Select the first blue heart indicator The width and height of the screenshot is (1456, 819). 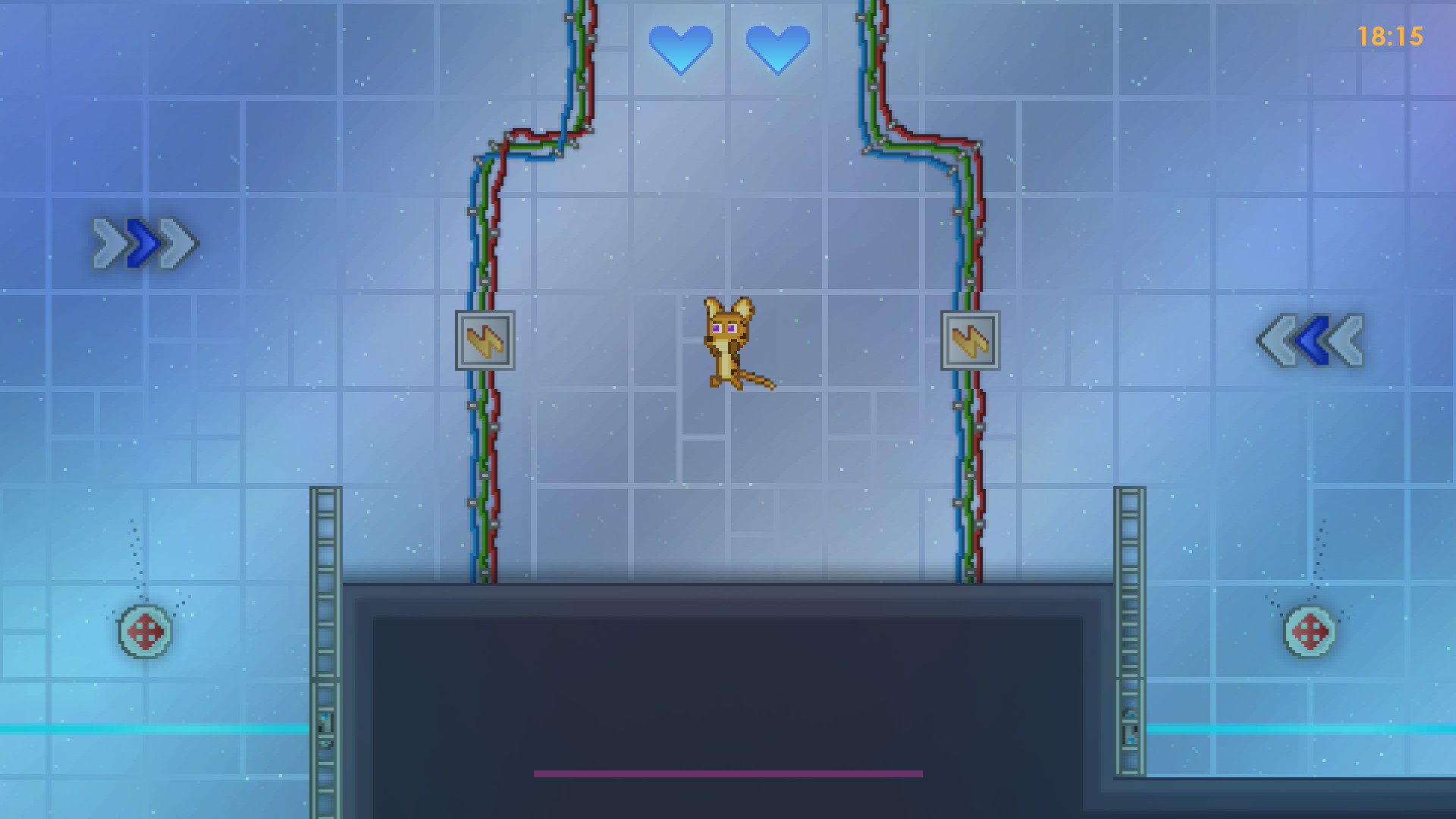(682, 49)
